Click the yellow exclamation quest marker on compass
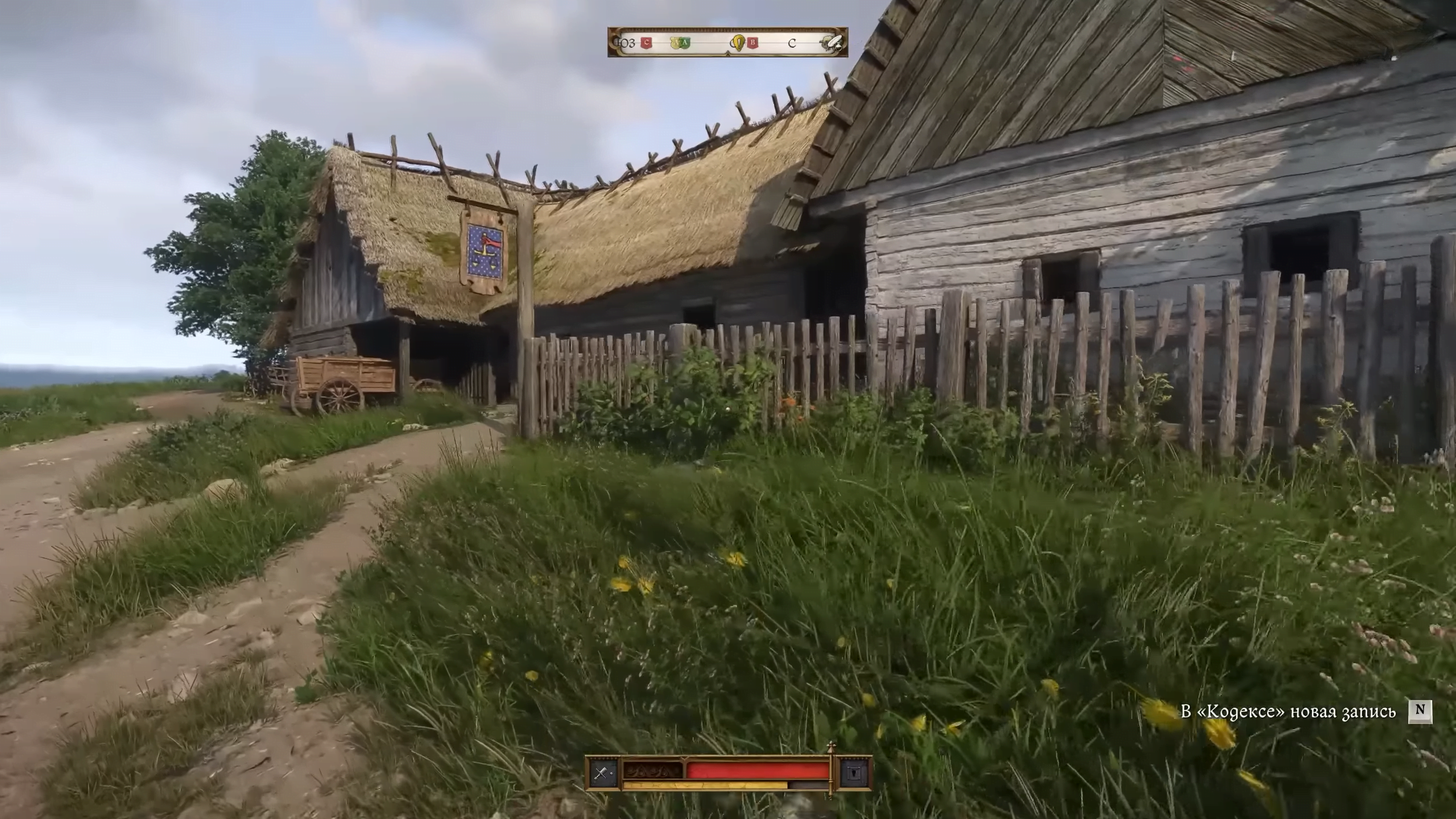The image size is (1456, 819). [x=738, y=42]
